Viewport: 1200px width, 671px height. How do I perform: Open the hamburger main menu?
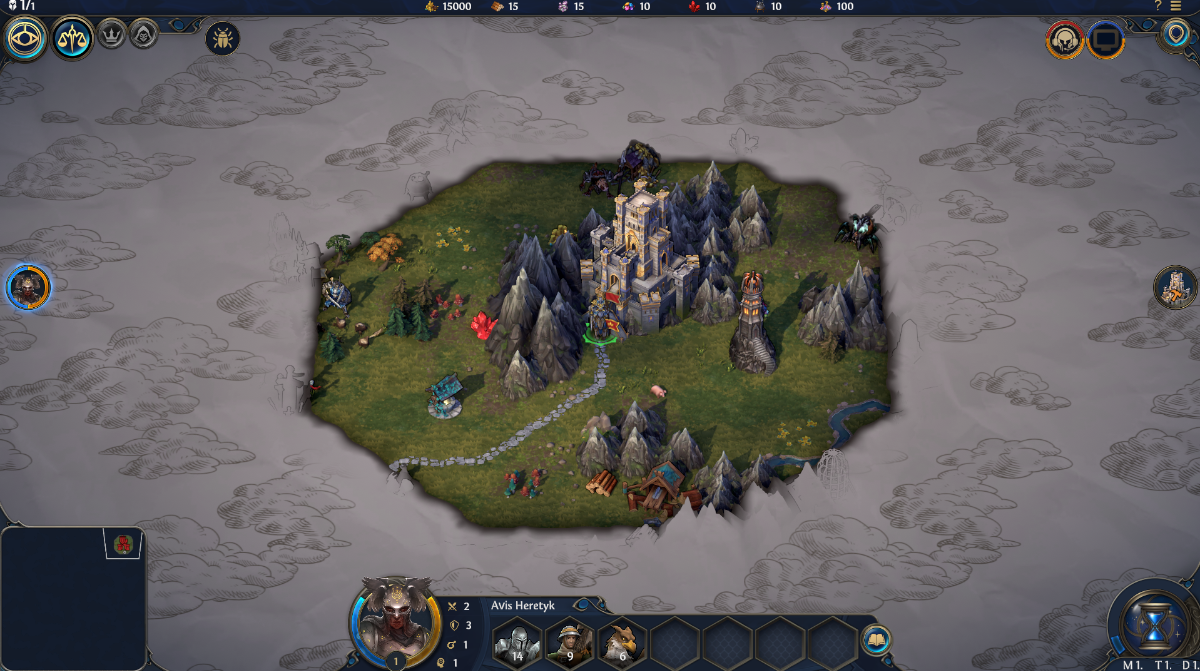coord(1176,6)
